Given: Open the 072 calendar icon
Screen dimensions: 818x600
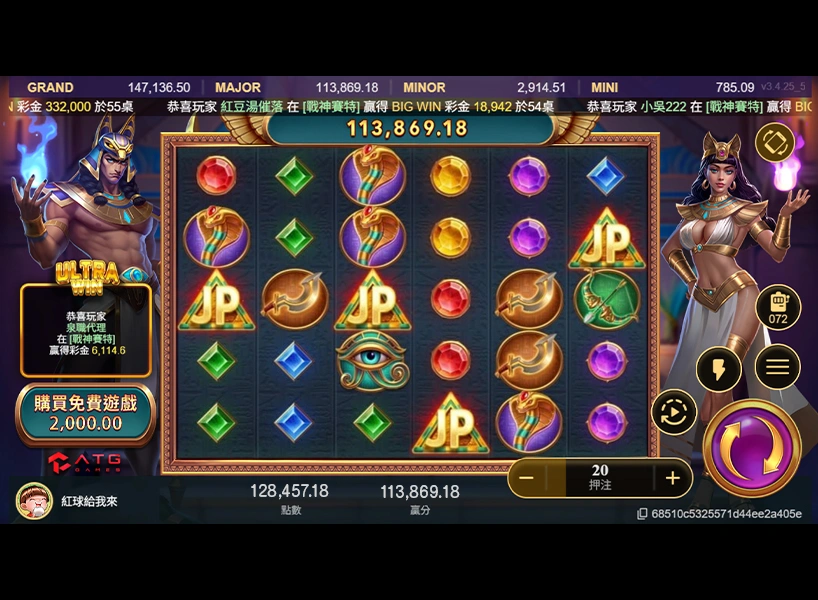Looking at the screenshot, I should click(x=778, y=307).
